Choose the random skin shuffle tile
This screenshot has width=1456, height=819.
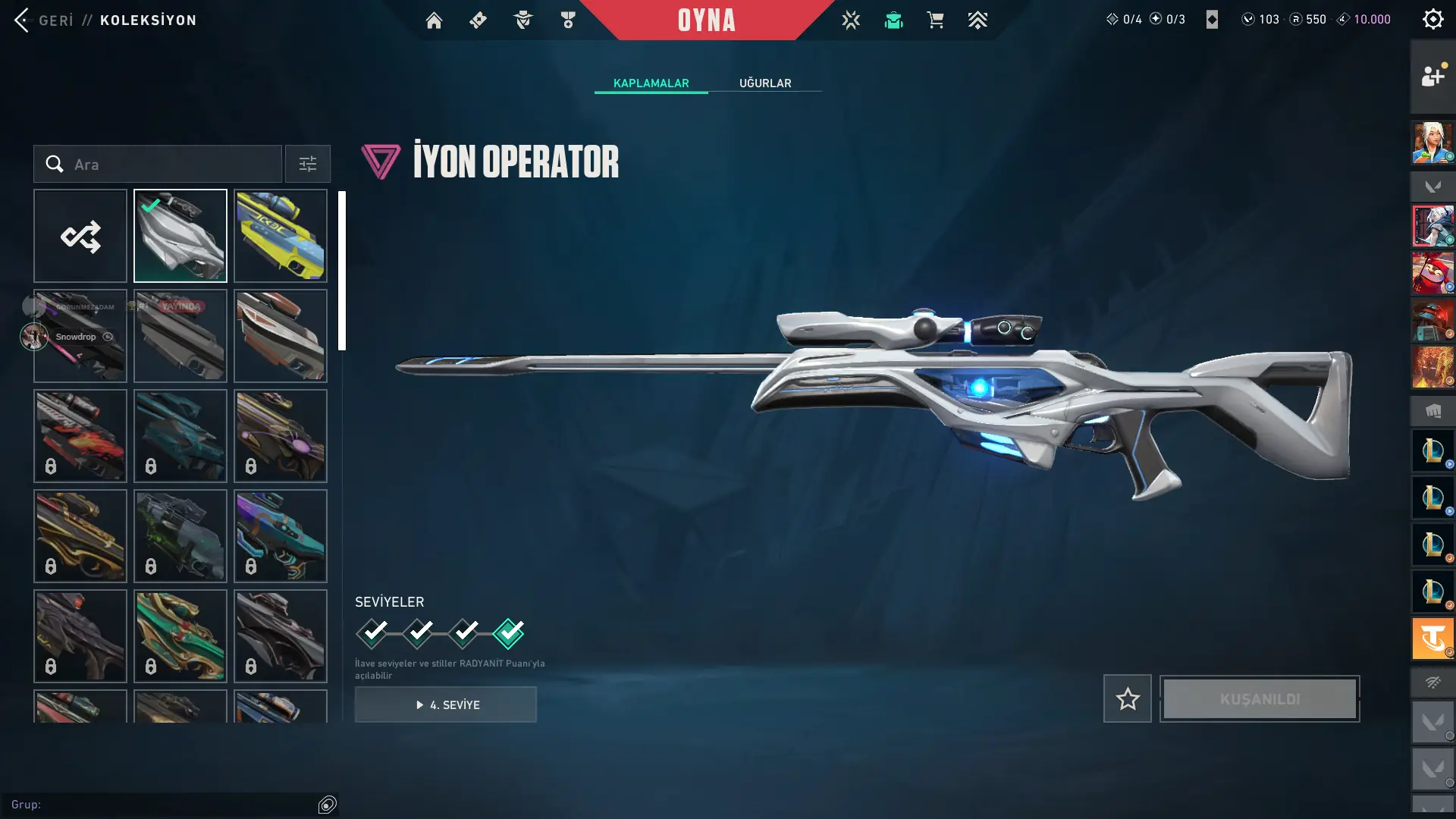click(80, 237)
